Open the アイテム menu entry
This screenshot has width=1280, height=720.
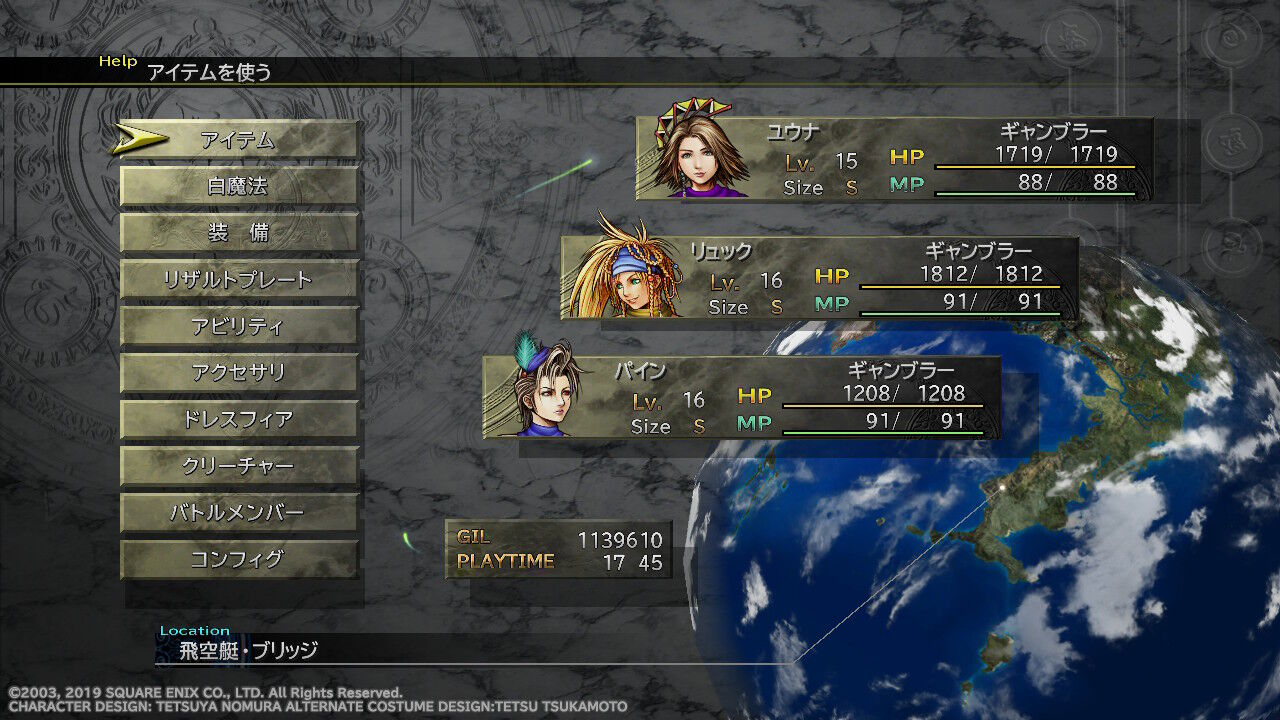(239, 139)
